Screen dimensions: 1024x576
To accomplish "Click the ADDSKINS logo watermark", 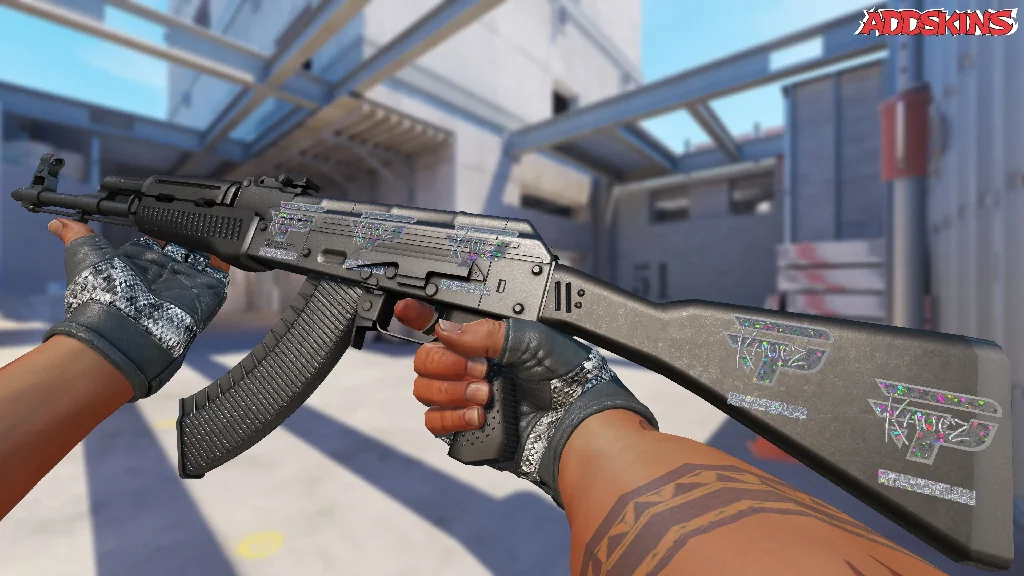I will point(937,22).
